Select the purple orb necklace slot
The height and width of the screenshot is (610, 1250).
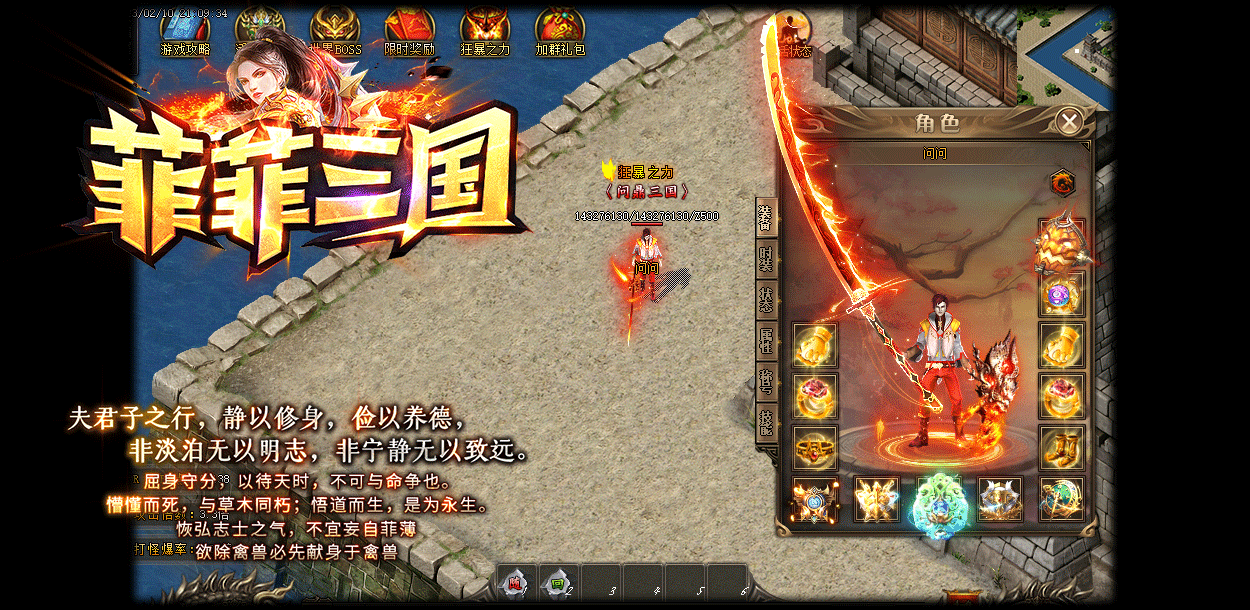(1061, 294)
